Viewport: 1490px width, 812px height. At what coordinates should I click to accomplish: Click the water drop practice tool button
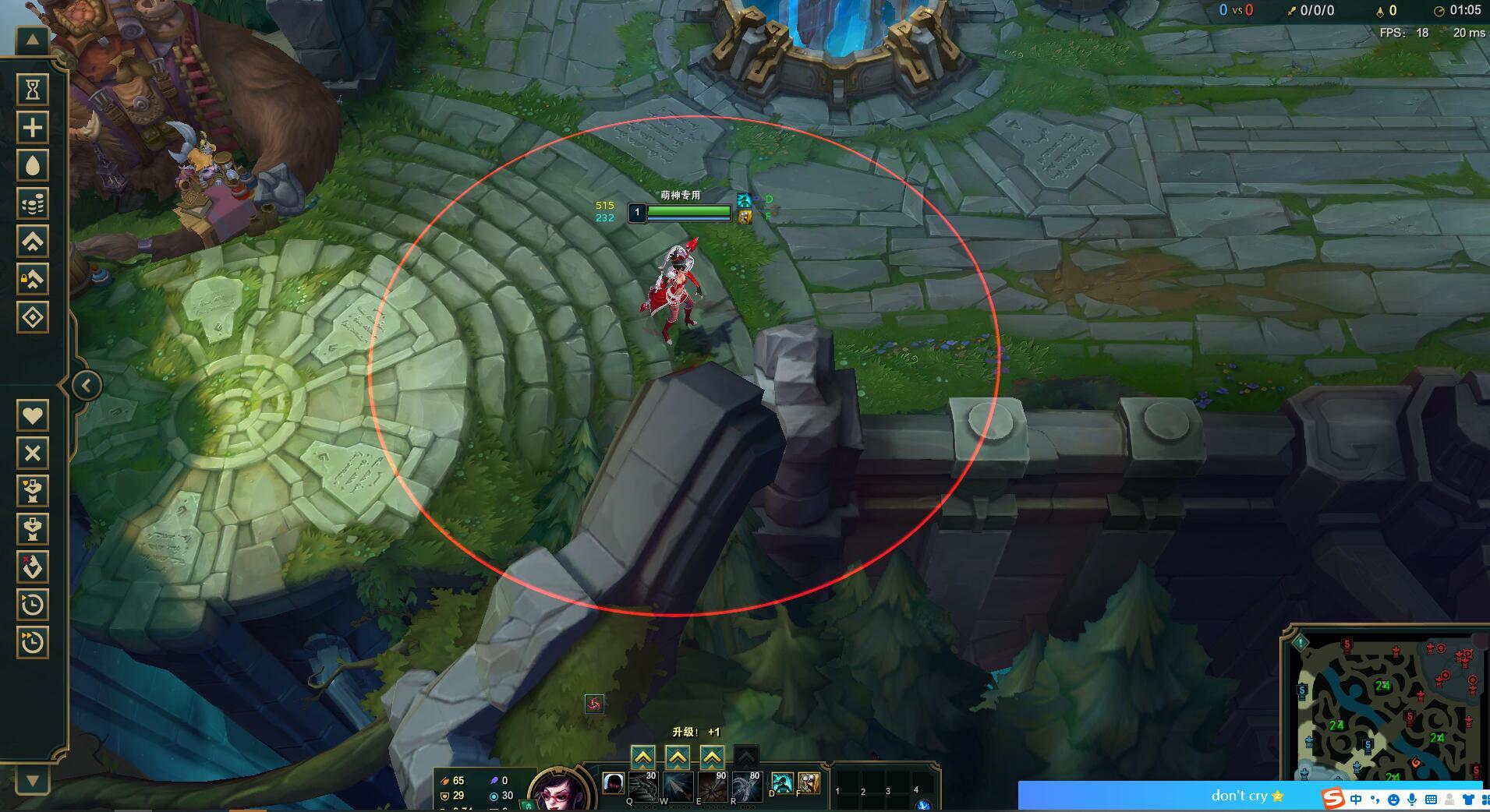point(33,166)
